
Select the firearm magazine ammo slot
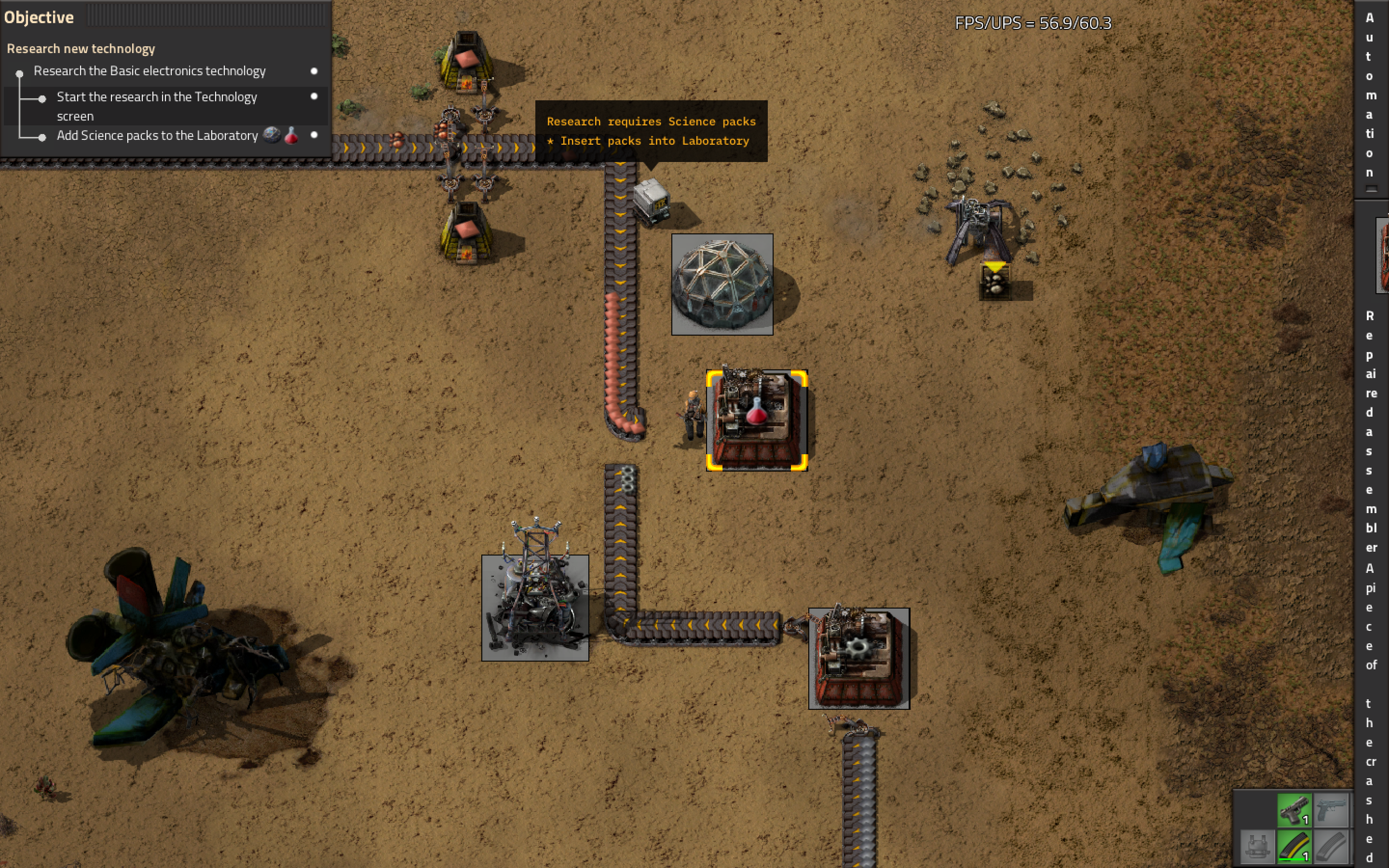coord(1294,847)
